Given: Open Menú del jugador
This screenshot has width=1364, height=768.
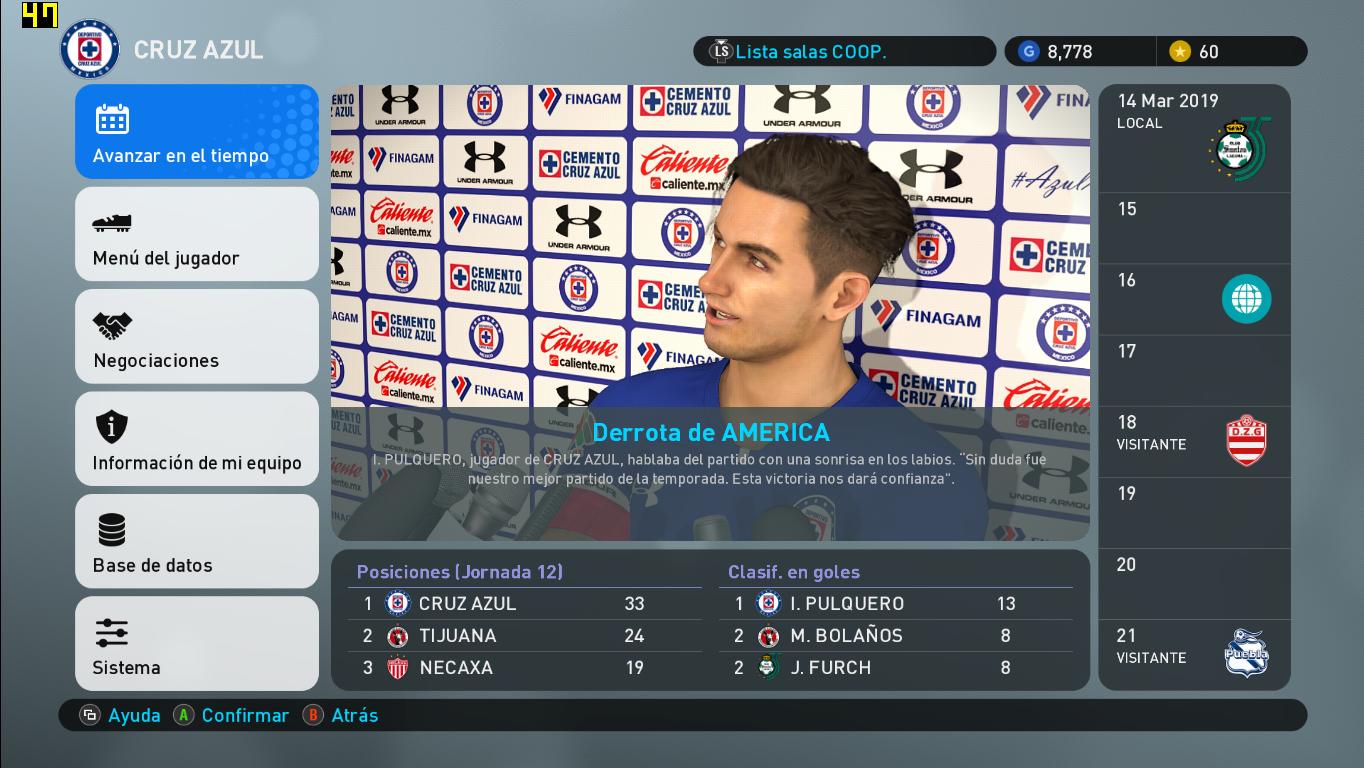Looking at the screenshot, I should 197,234.
